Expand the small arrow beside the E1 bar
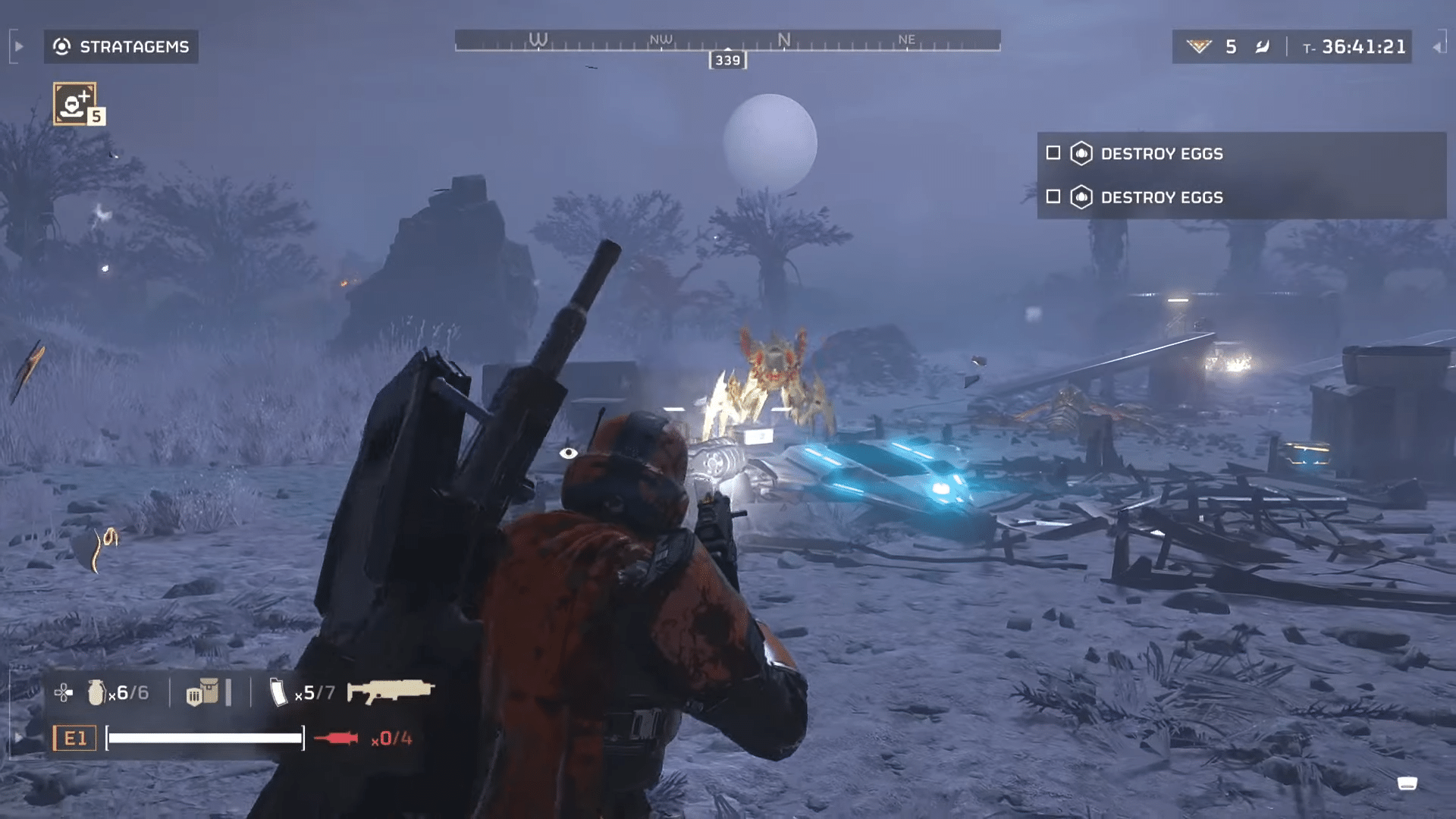 tap(18, 736)
